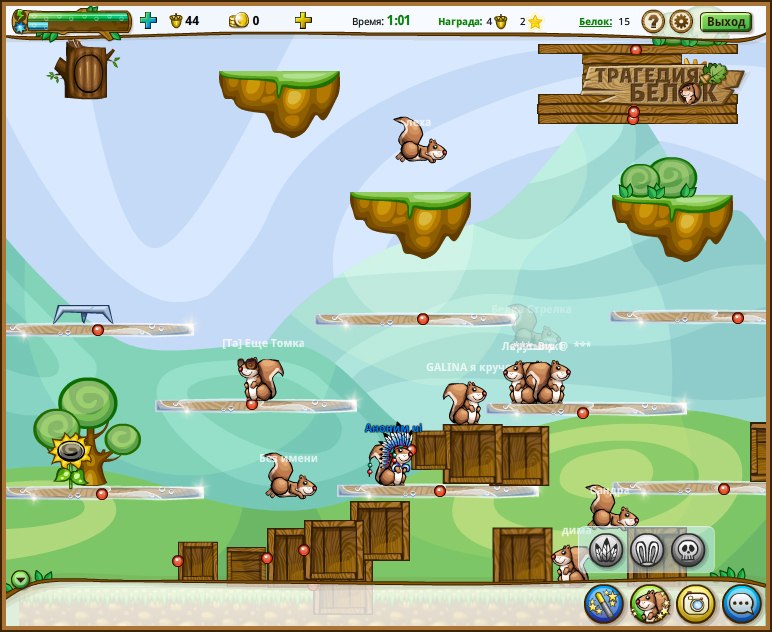Click the Белок squirrels count link

pyautogui.click(x=595, y=21)
